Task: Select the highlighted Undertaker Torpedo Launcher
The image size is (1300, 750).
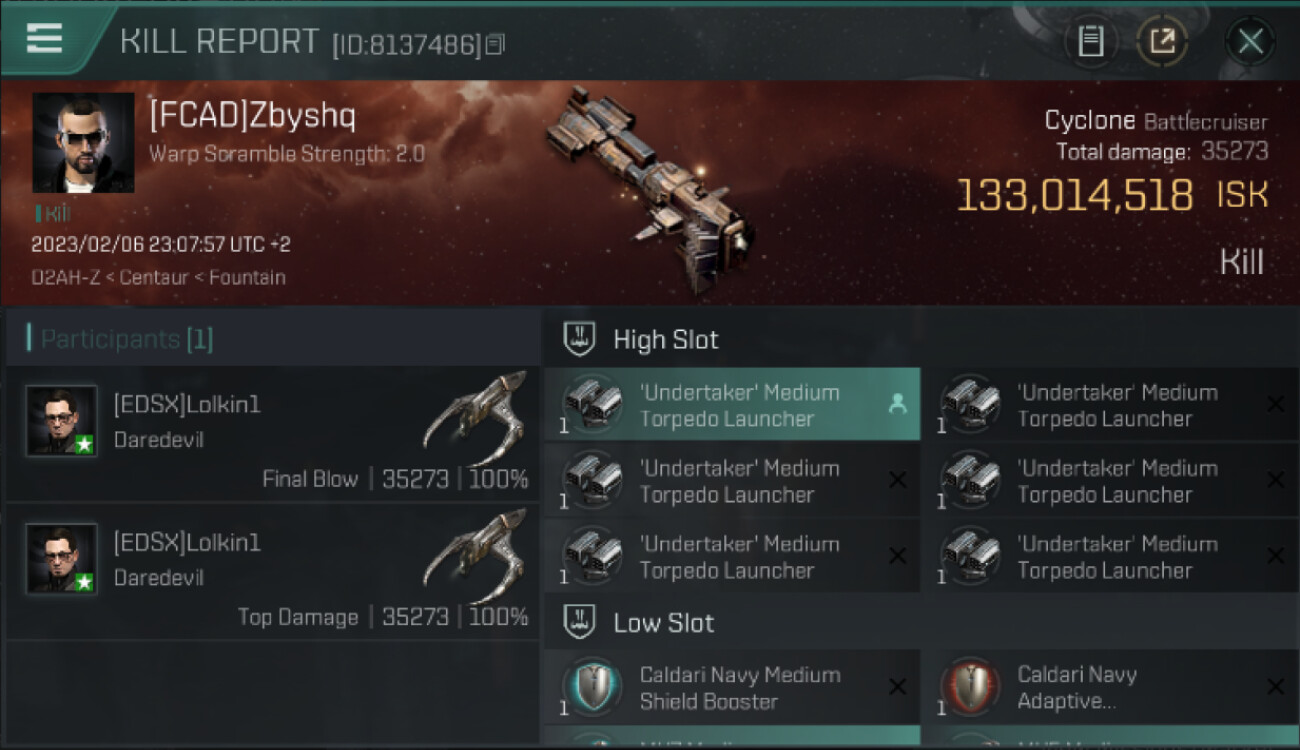Action: pos(732,405)
